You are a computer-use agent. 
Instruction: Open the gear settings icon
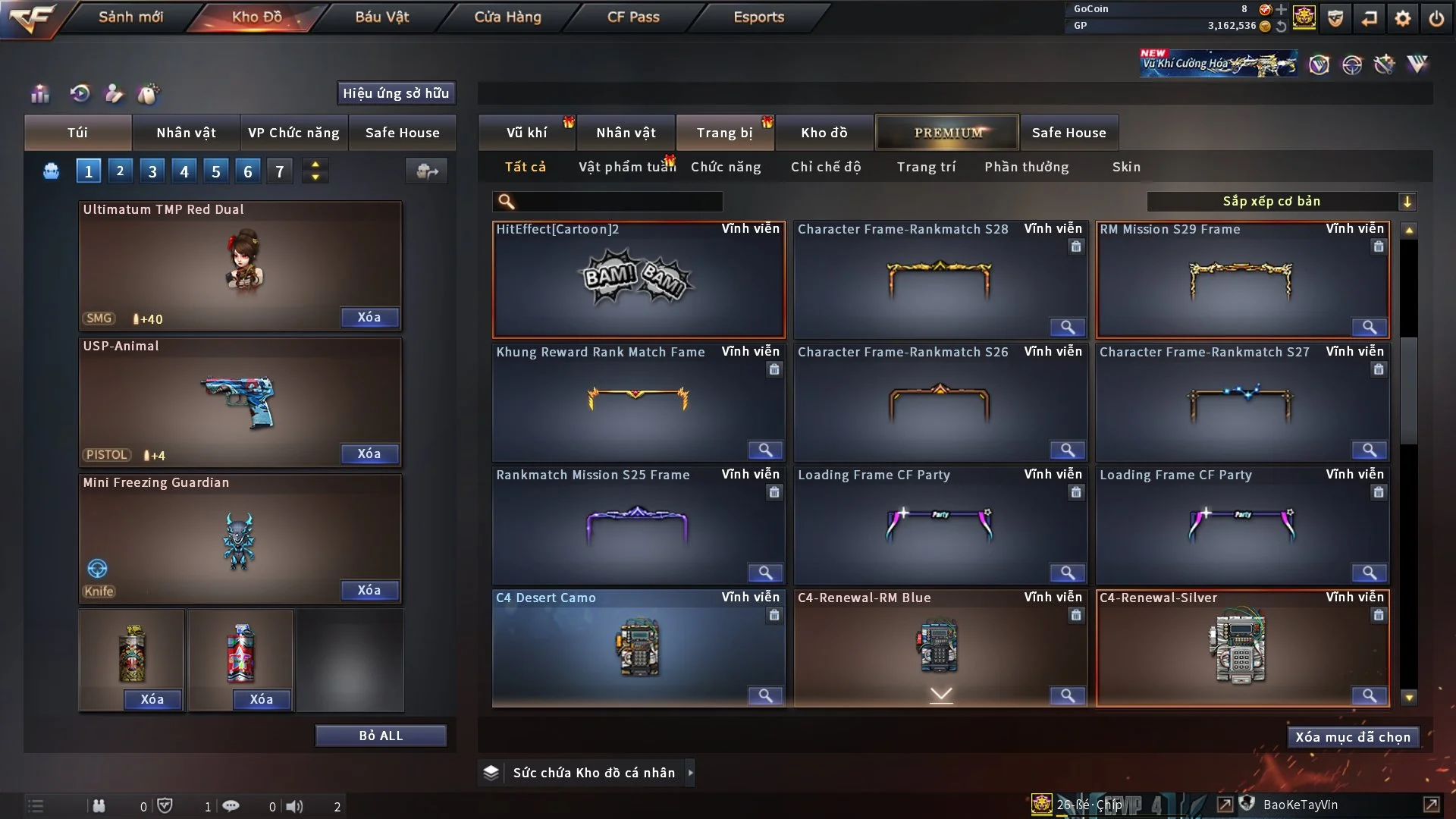coord(1403,18)
